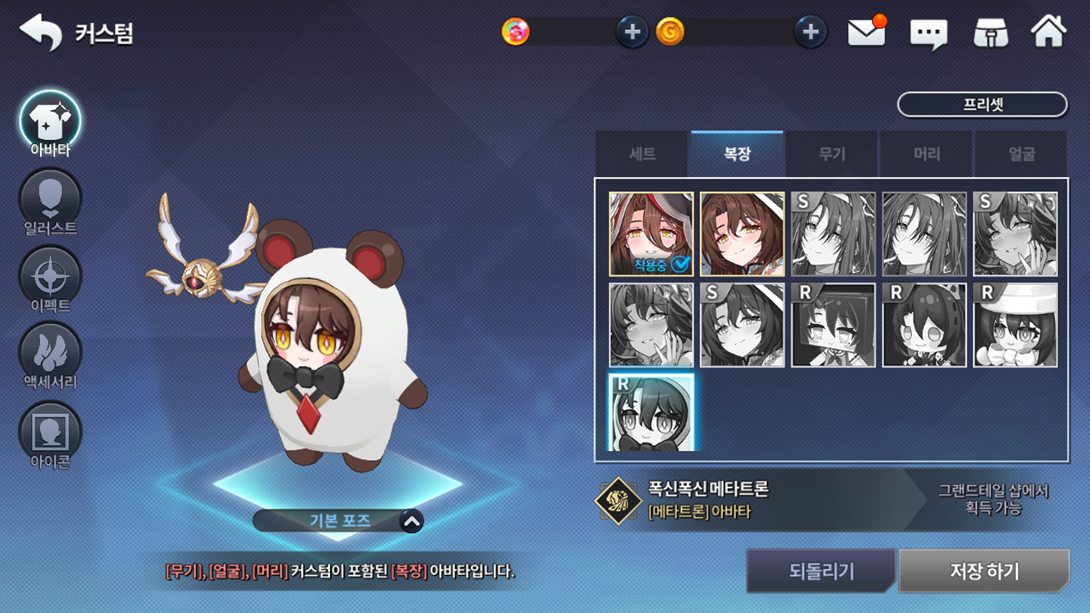
Task: Choose the white hat R costume thumbnail
Action: click(x=1015, y=325)
